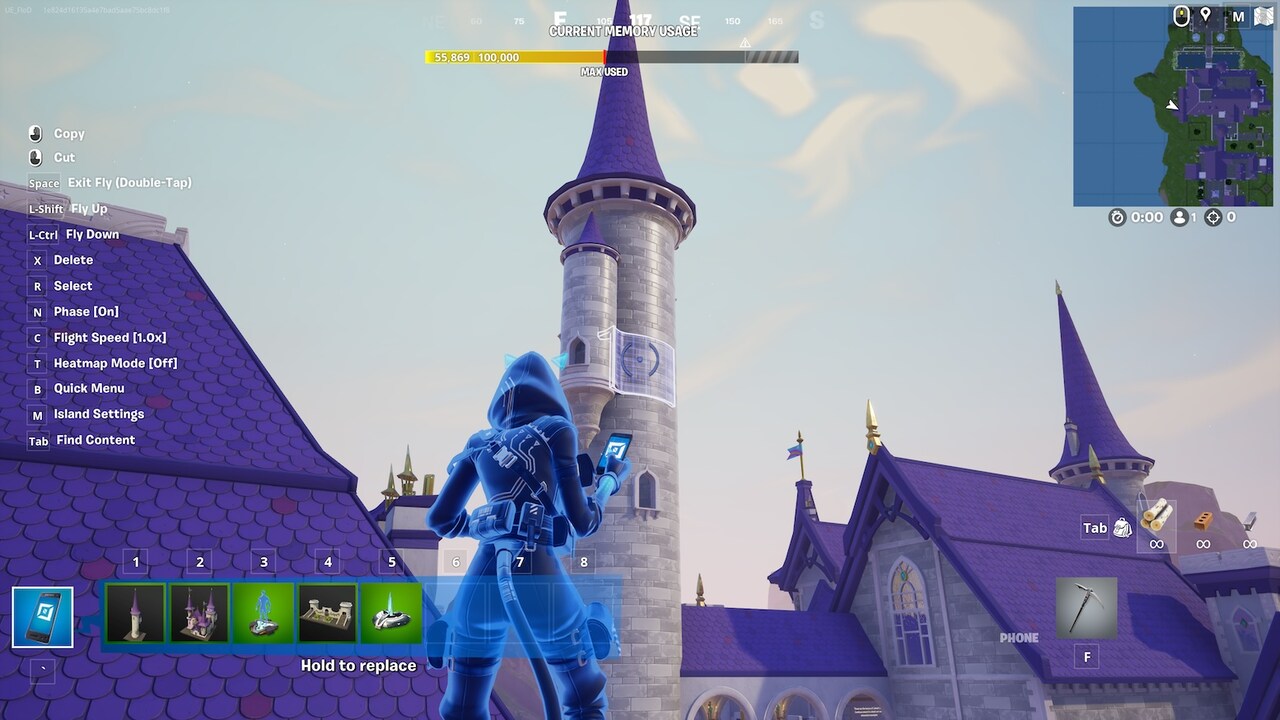
Task: Open Island Settings
Action: pyautogui.click(x=98, y=414)
